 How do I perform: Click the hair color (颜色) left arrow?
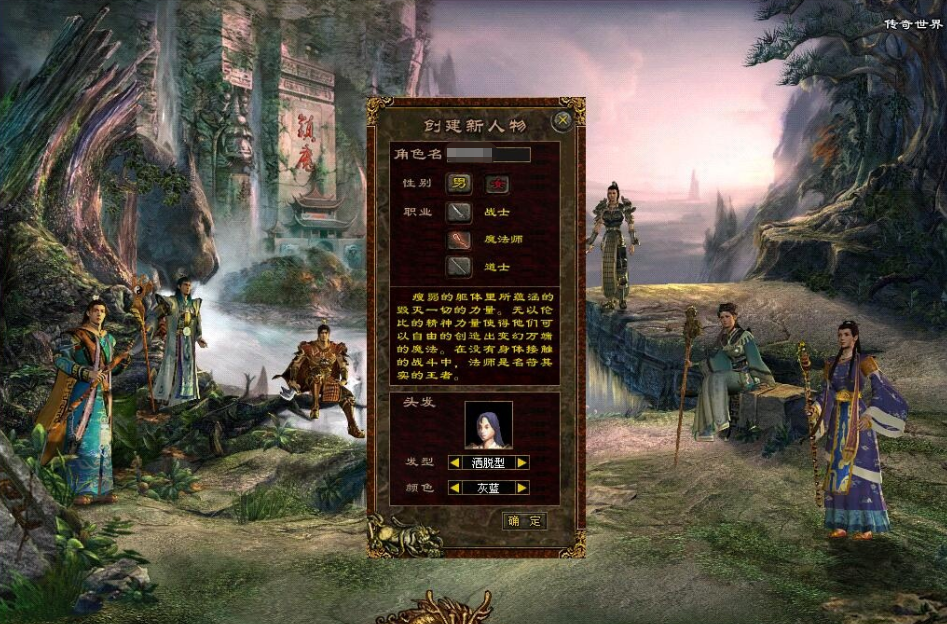pyautogui.click(x=455, y=488)
